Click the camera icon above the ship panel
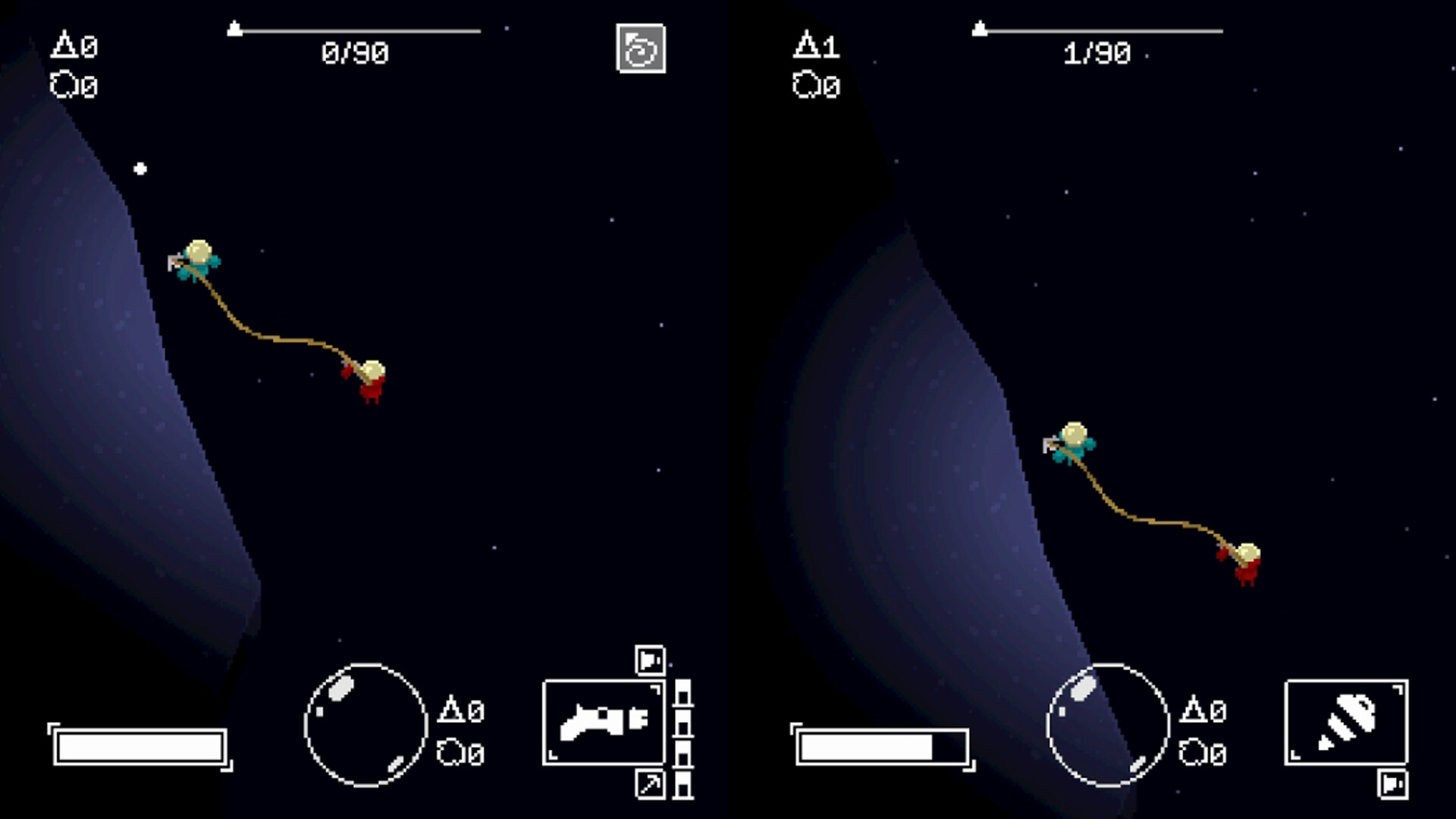 pyautogui.click(x=650, y=660)
